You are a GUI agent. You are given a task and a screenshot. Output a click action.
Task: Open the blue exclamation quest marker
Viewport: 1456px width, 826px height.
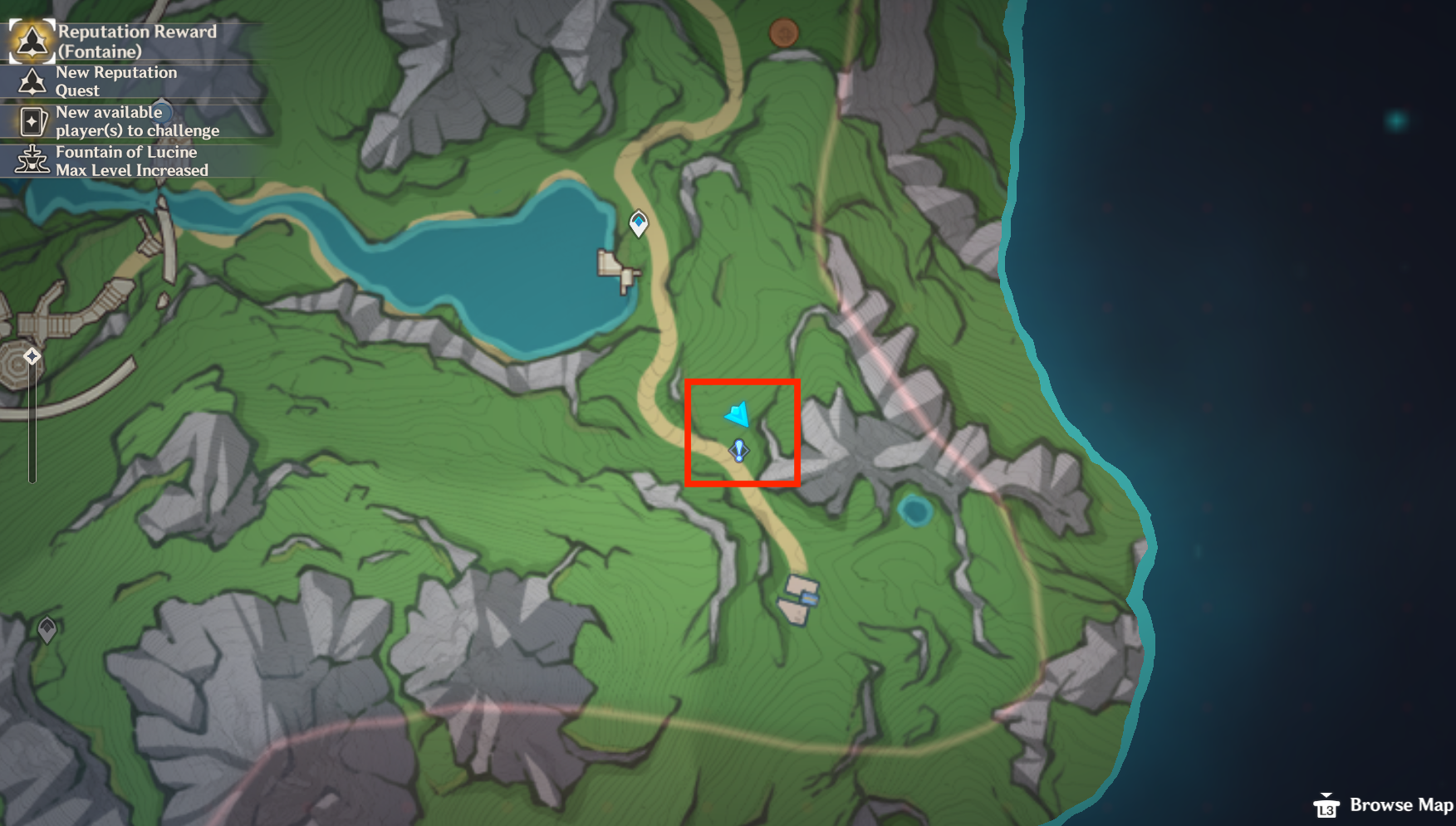pyautogui.click(x=738, y=451)
